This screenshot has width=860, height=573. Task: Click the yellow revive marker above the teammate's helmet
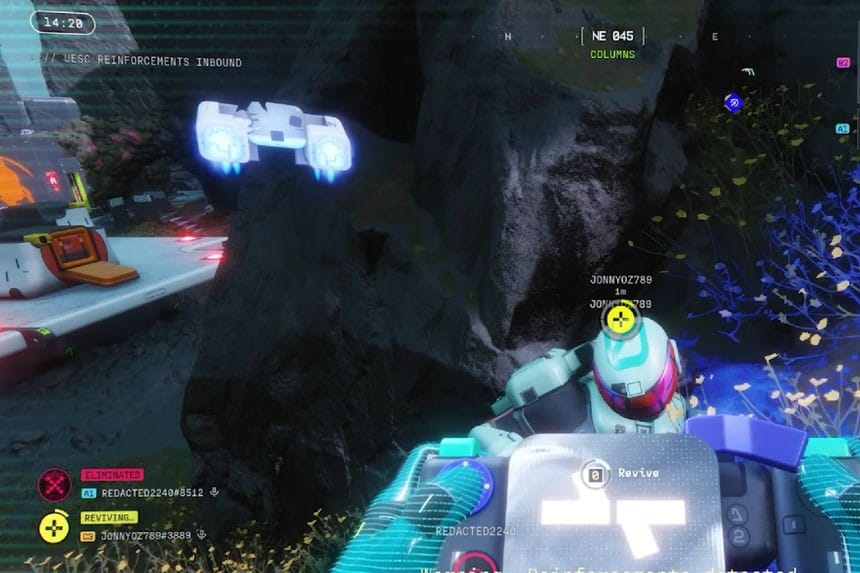click(x=620, y=321)
